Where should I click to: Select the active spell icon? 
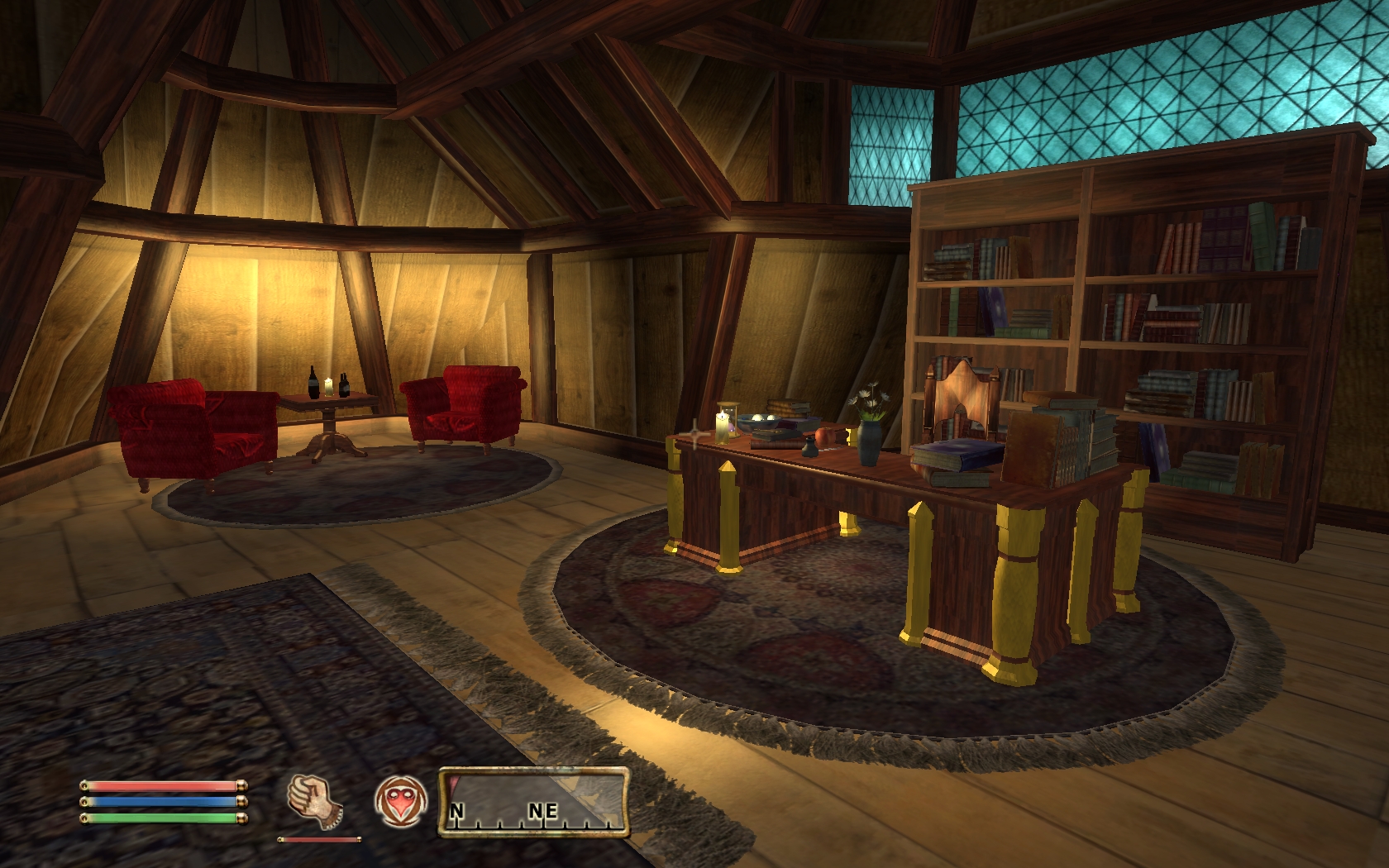(x=400, y=803)
